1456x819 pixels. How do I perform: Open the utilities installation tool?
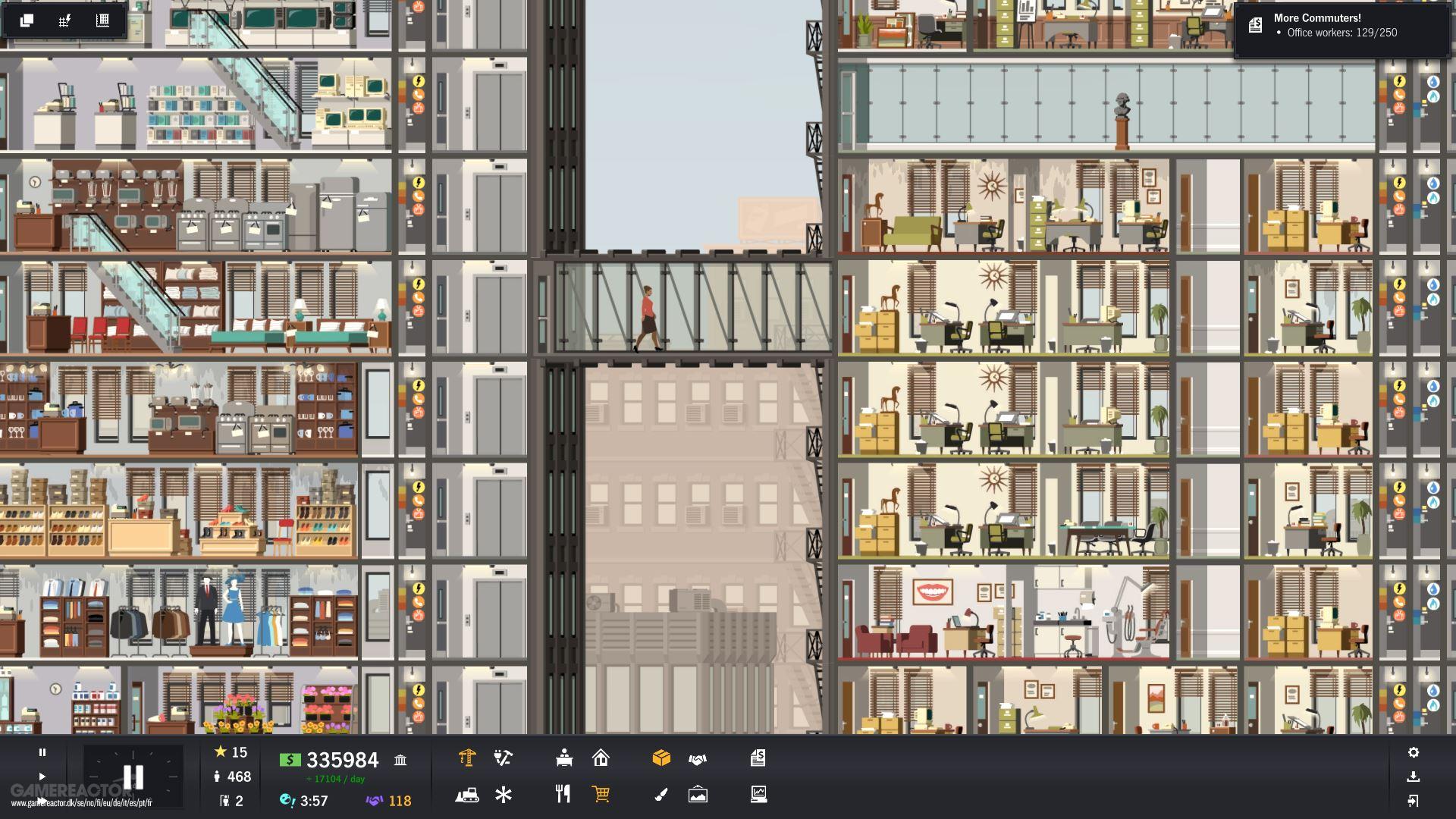click(x=503, y=758)
